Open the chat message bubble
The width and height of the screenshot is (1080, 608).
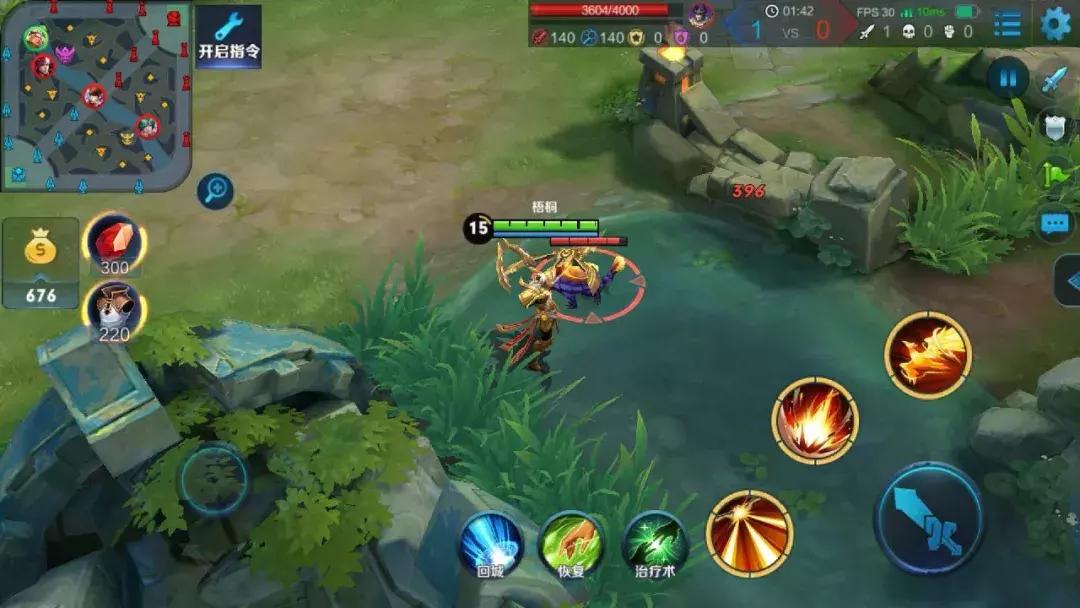click(x=1055, y=224)
